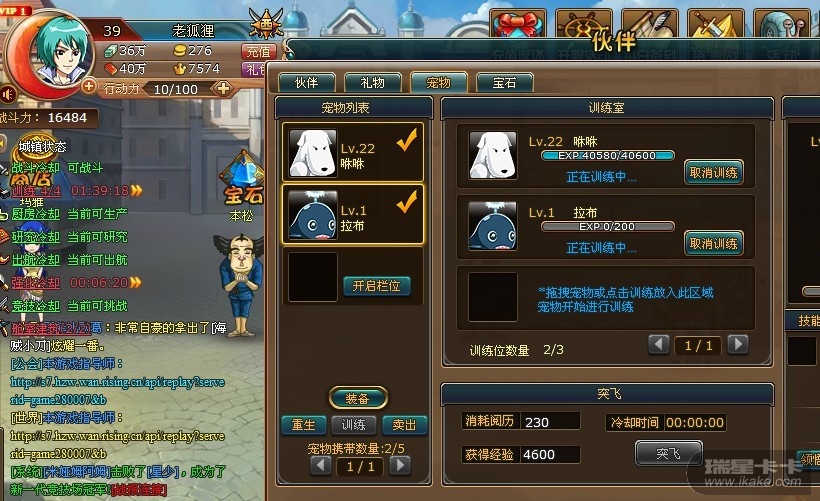820x501 pixels.
Task: Cancel training for 咻咻
Action: pos(714,172)
